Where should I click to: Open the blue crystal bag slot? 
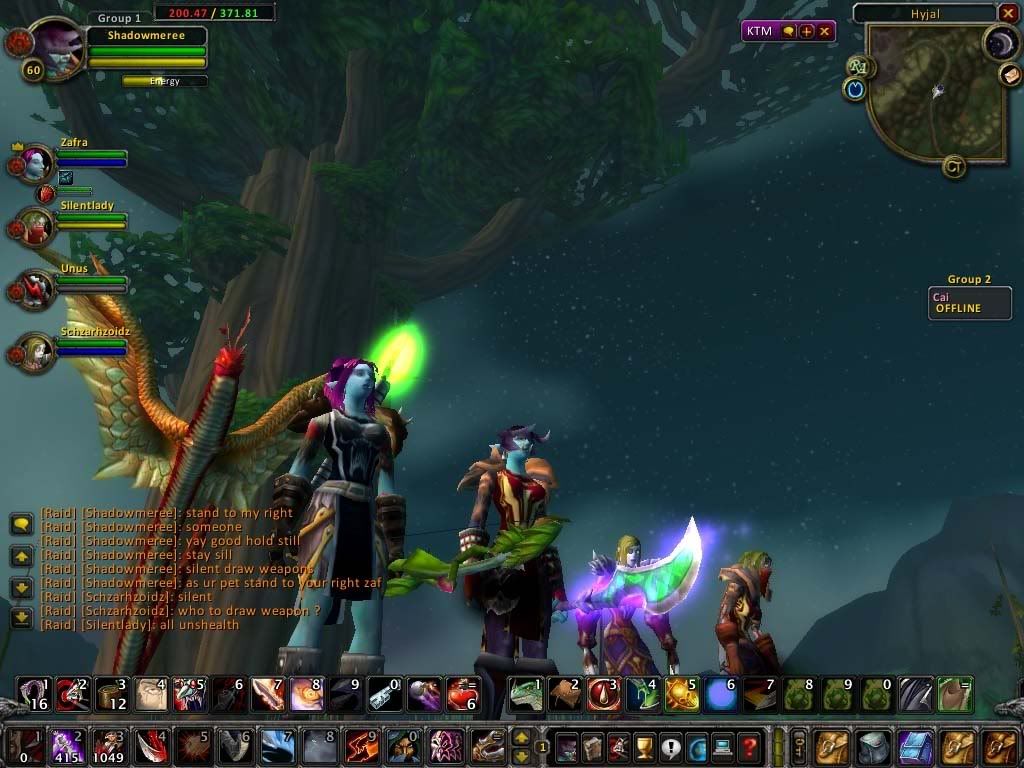coord(915,746)
